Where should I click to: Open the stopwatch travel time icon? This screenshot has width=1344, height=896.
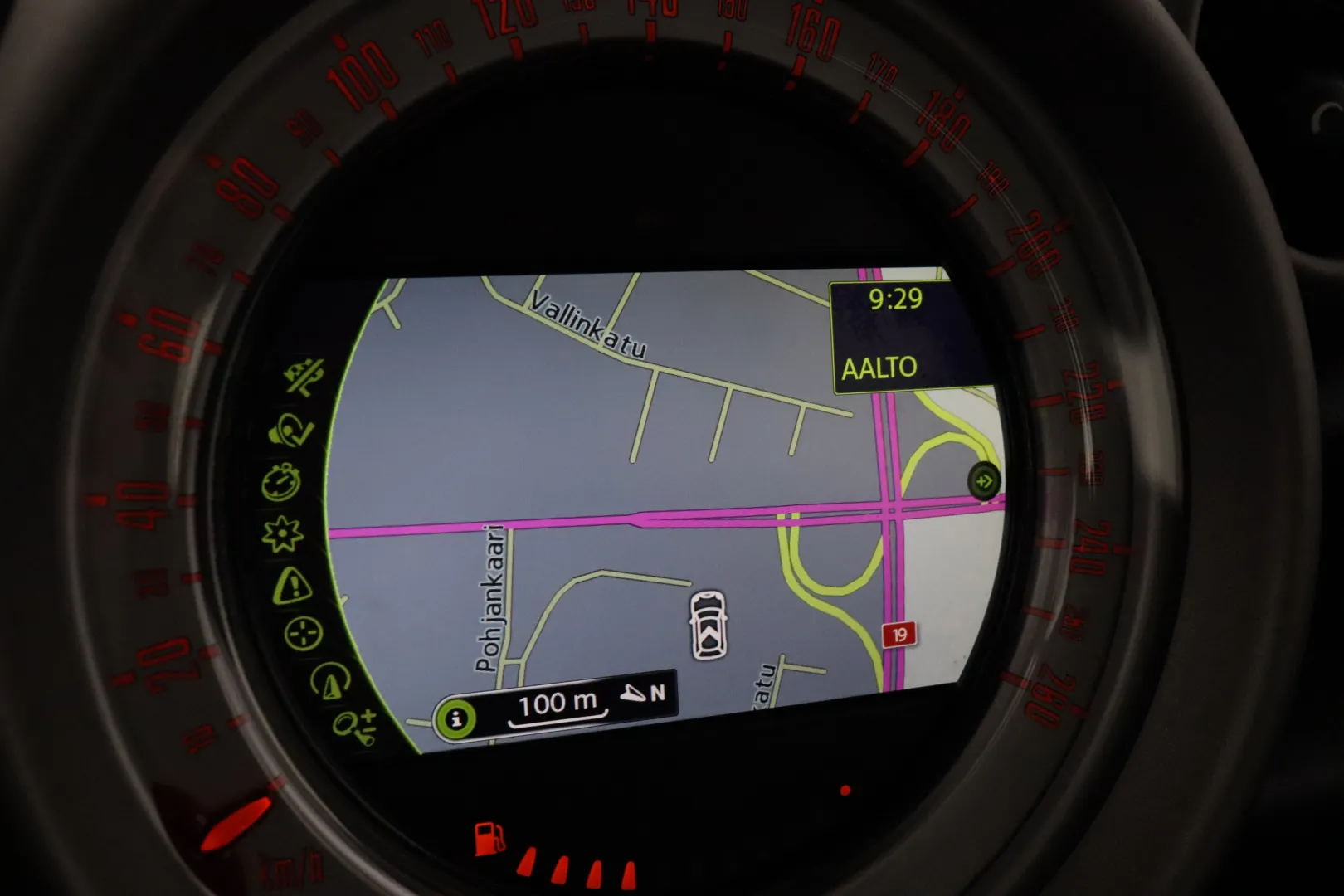(283, 481)
